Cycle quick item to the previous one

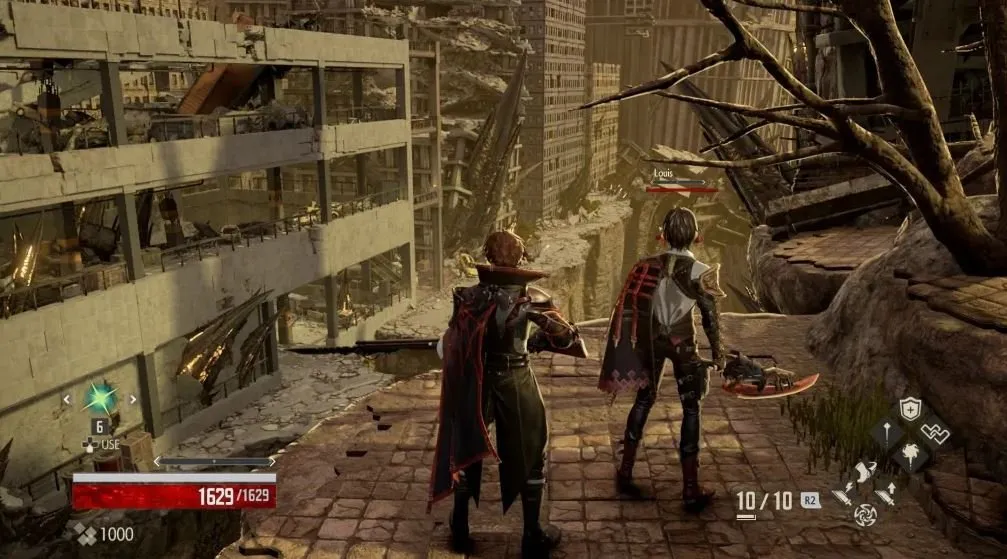point(67,400)
